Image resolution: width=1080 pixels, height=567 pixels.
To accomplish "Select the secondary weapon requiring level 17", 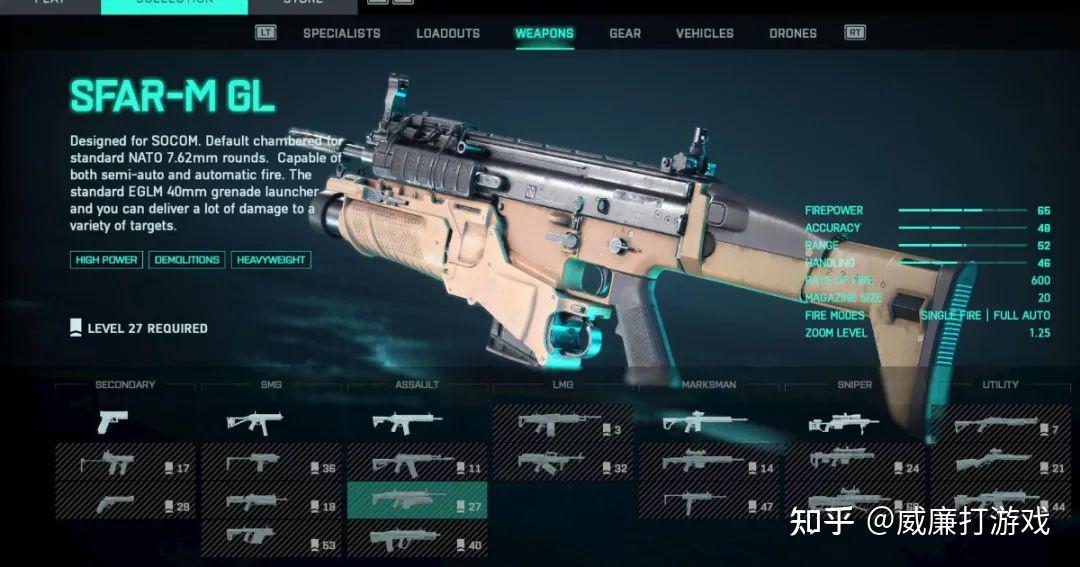I will click(125, 464).
